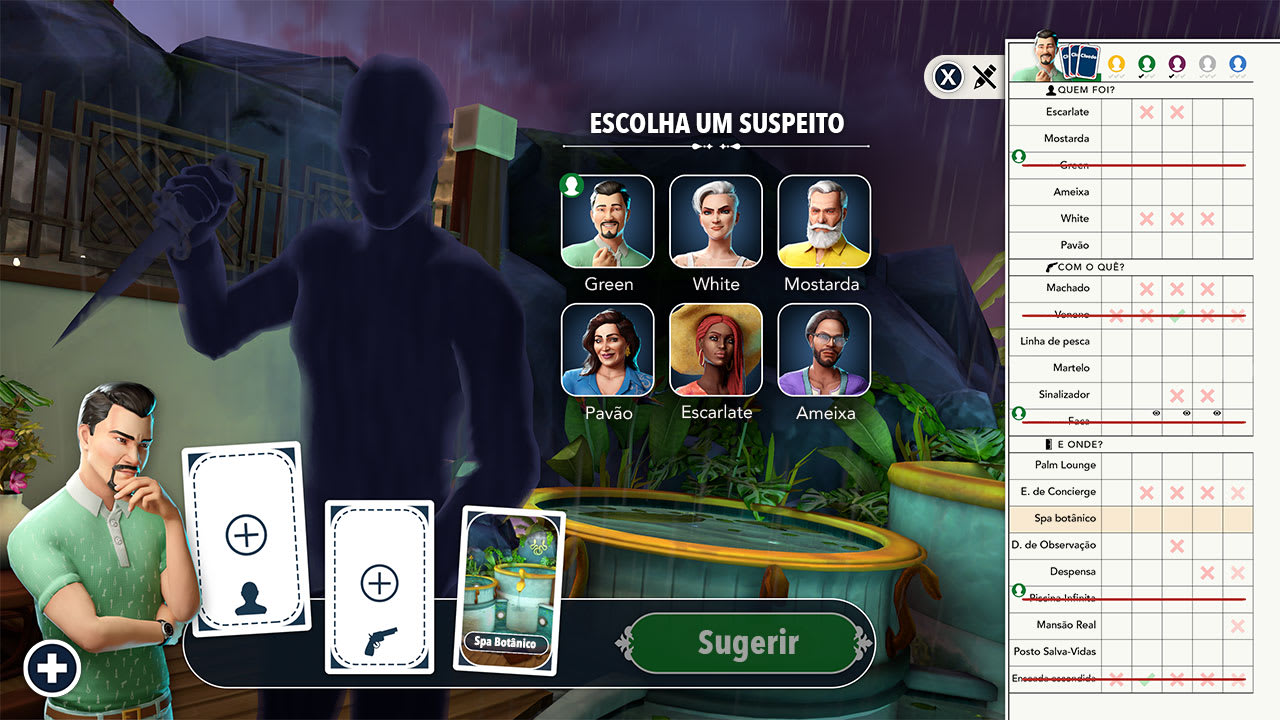
Task: Click the highlighted Spa botânico row on the notepad
Action: pos(1065,518)
